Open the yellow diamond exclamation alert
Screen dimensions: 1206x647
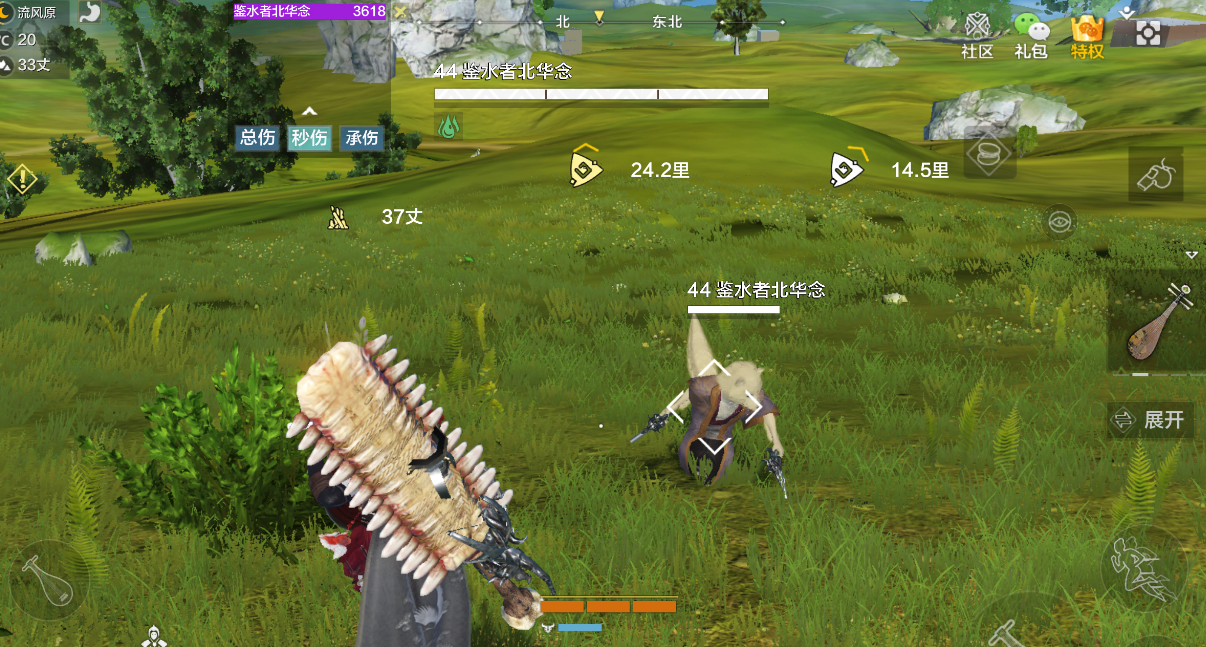pos(22,180)
